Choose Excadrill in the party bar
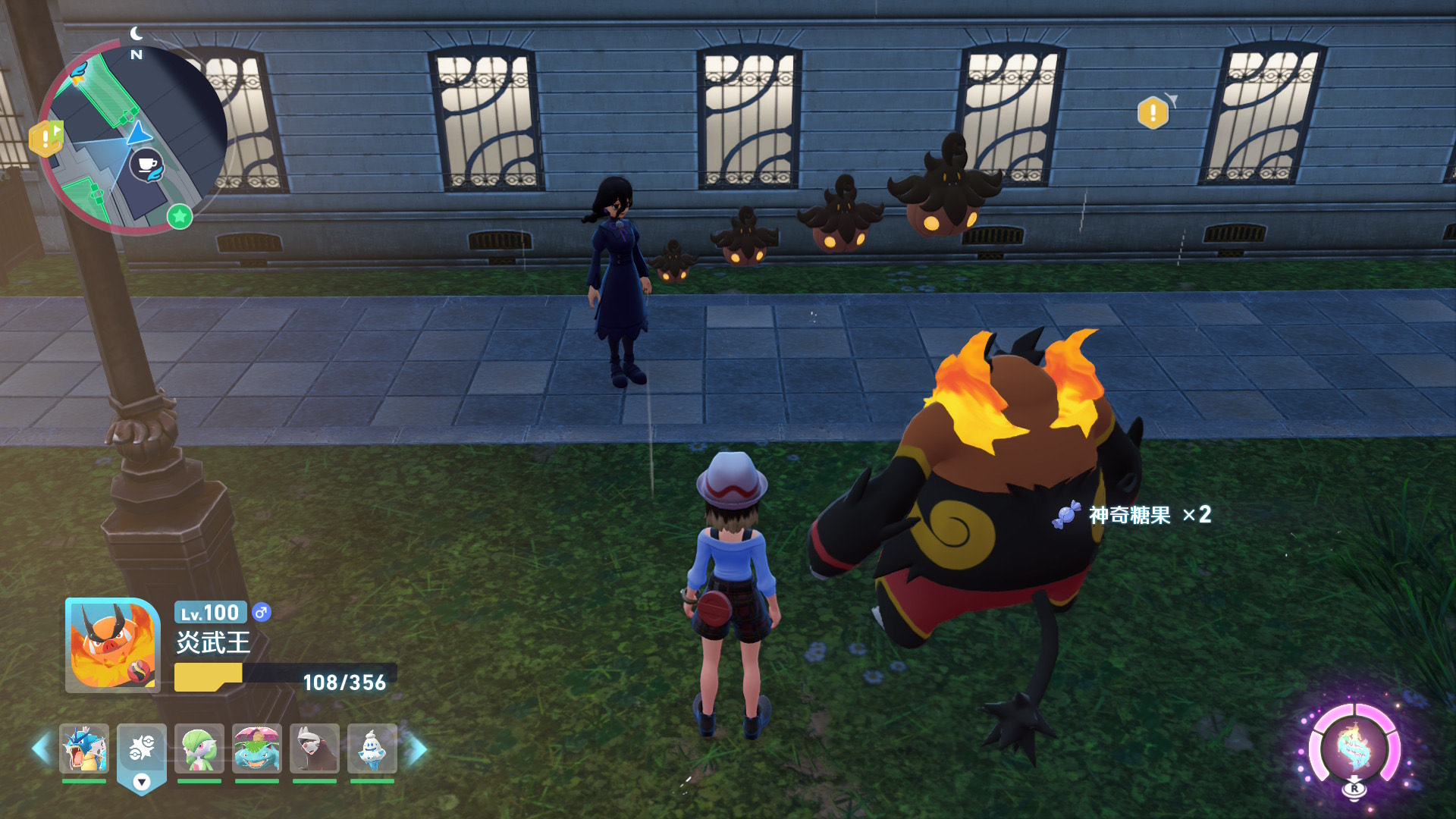The image size is (1456, 819). click(x=315, y=748)
